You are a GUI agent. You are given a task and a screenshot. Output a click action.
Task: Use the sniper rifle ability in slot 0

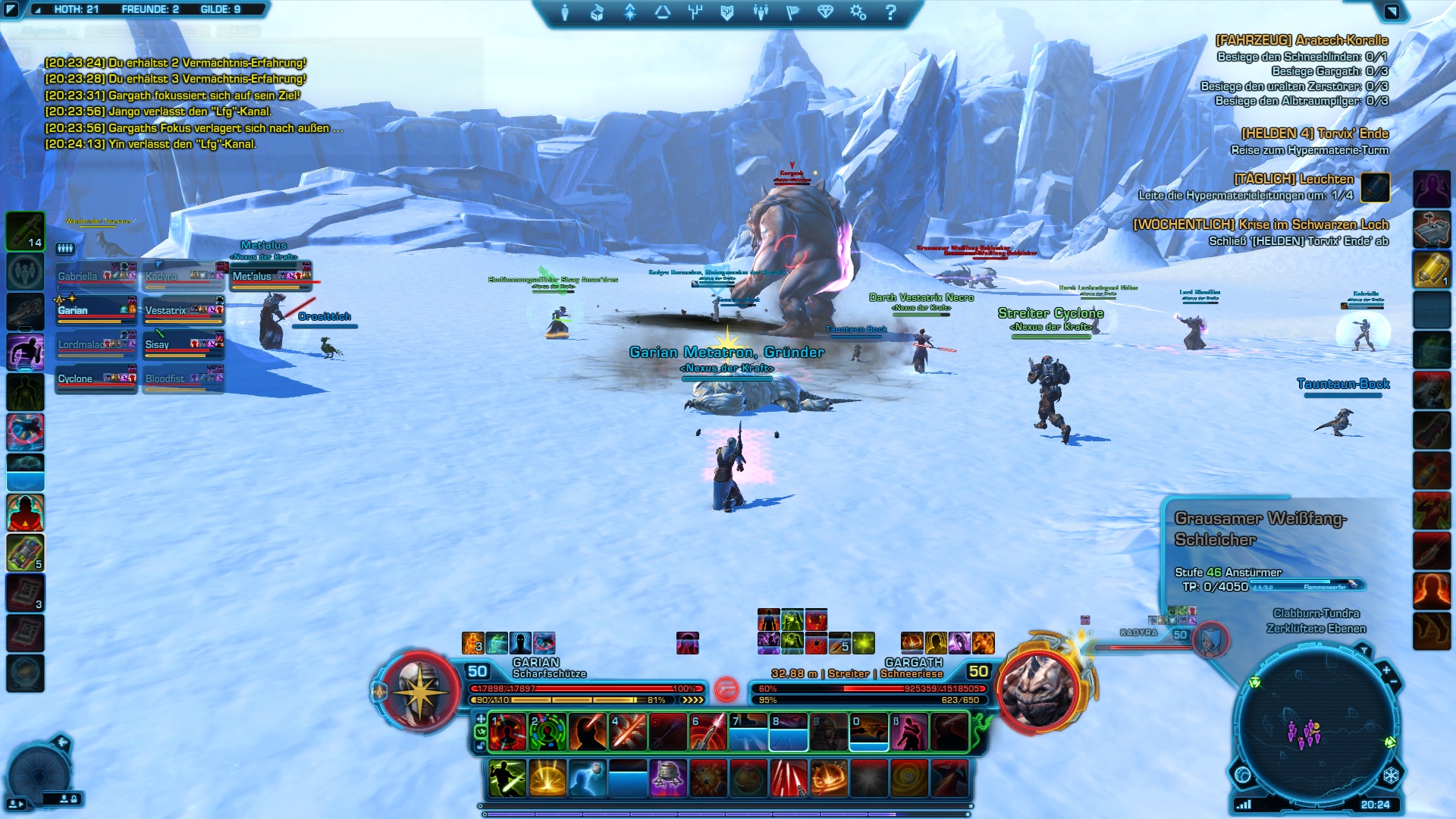point(869,733)
